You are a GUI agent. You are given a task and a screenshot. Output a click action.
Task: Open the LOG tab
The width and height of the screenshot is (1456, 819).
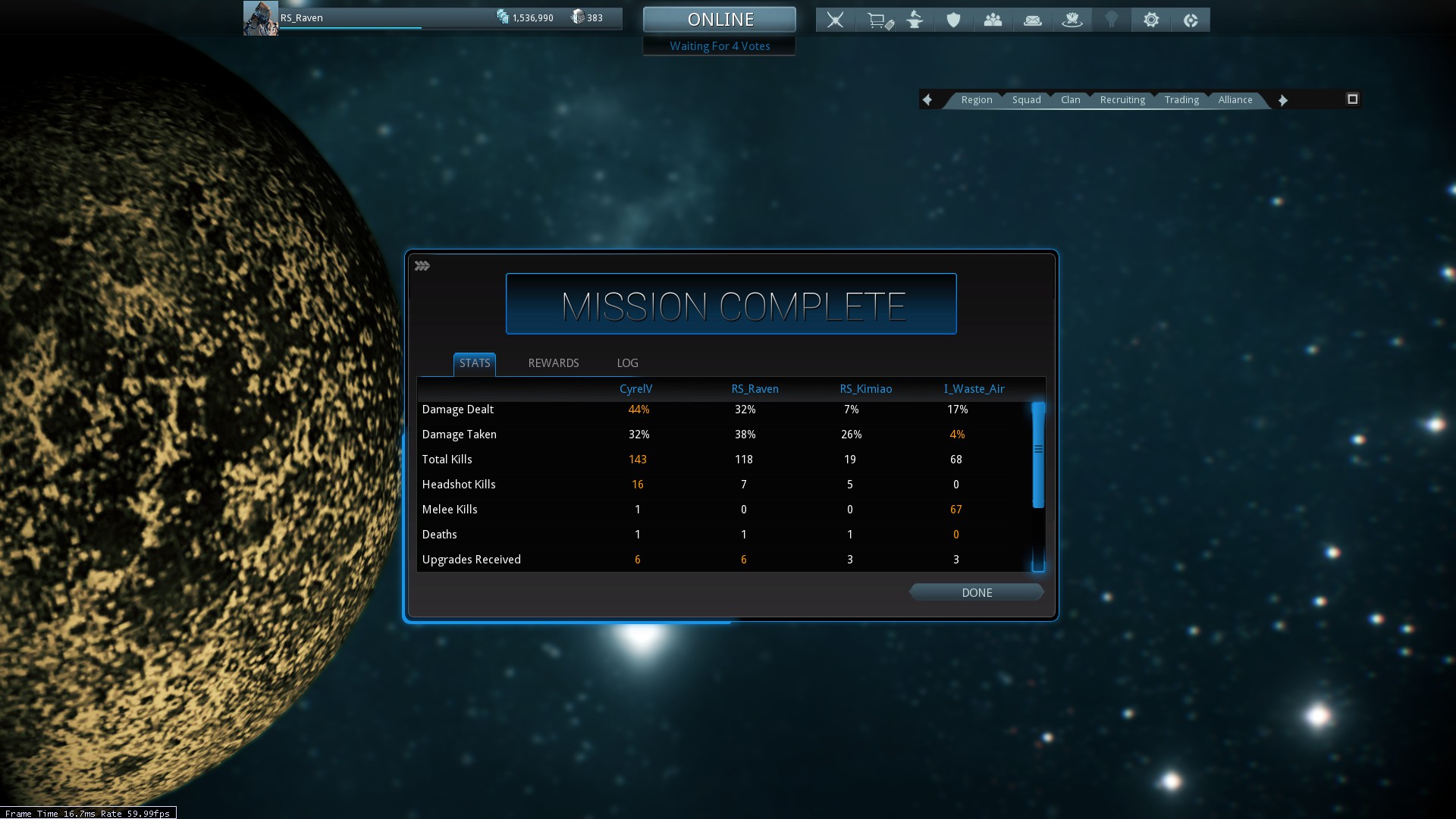[627, 363]
